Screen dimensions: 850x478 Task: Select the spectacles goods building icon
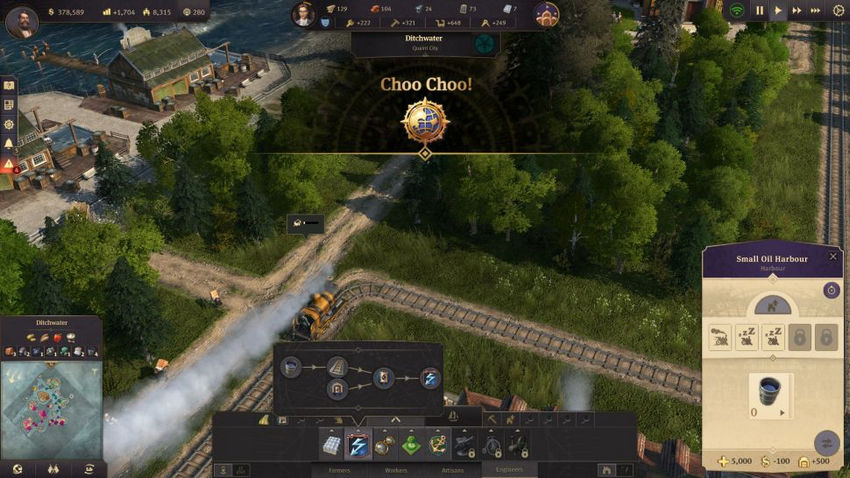coord(383,445)
